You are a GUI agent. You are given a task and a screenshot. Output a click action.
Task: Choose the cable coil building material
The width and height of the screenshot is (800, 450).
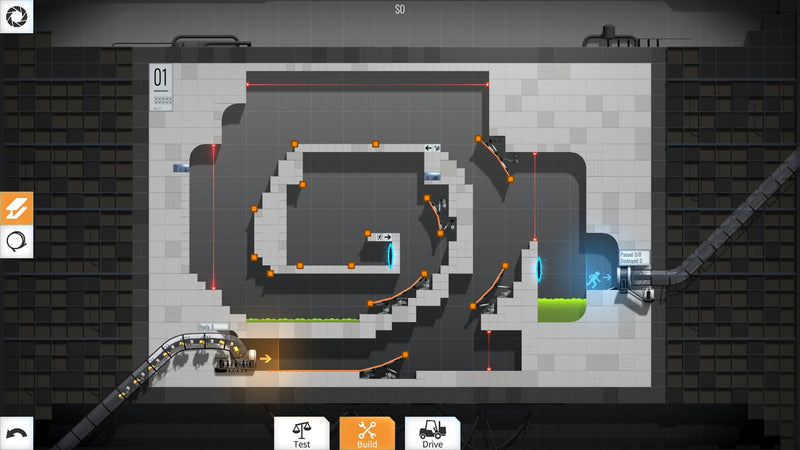click(x=17, y=240)
